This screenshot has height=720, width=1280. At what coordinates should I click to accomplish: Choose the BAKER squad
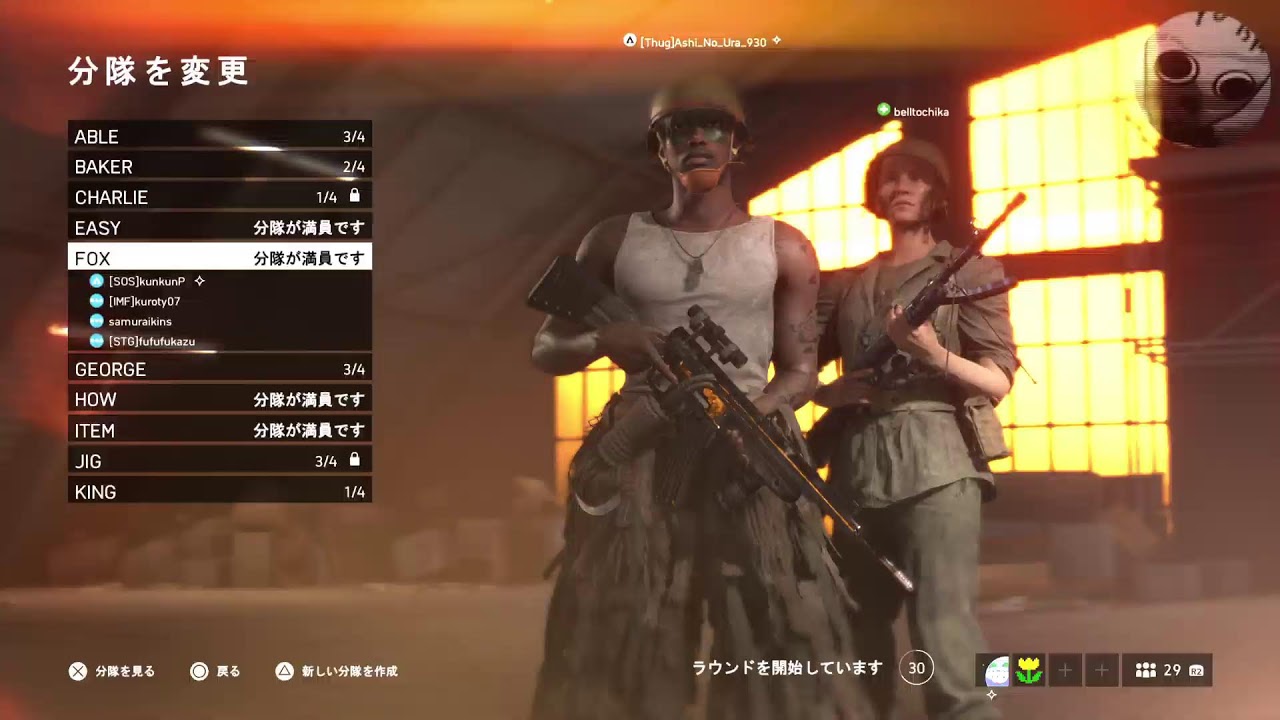(x=219, y=167)
